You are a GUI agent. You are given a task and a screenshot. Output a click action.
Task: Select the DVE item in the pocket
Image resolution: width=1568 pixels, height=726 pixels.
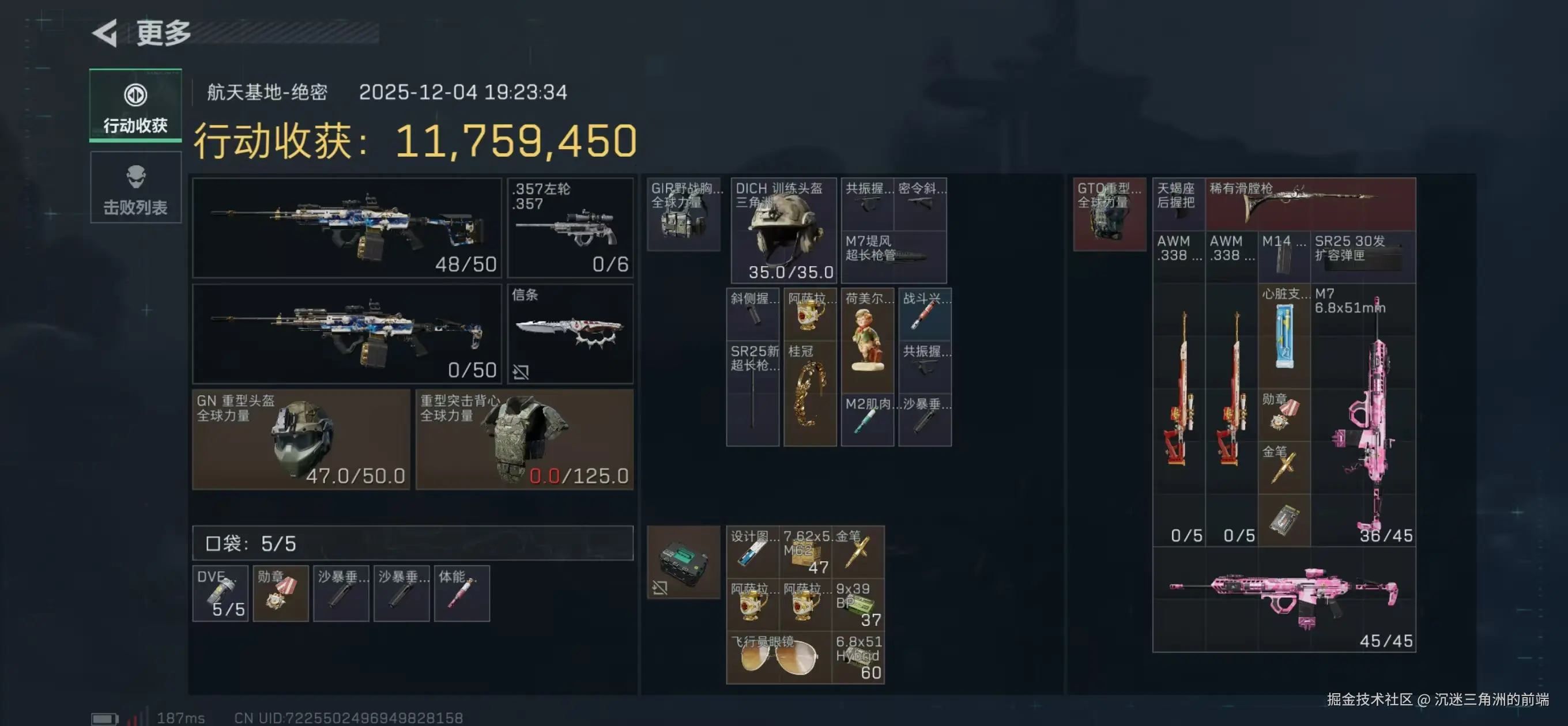click(220, 593)
